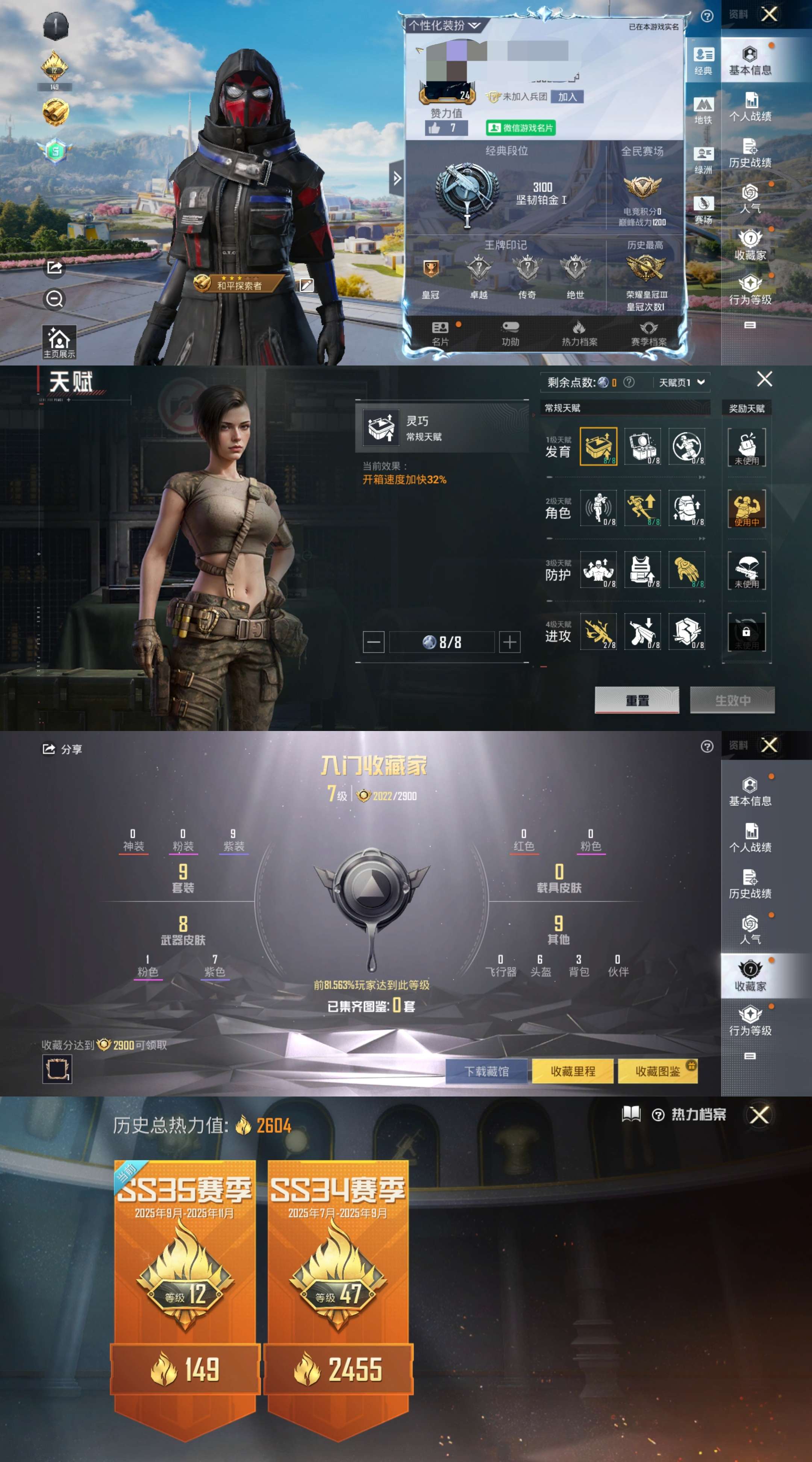This screenshot has height=1462, width=812.
Task: Decrease talent points with the minus button
Action: [373, 642]
